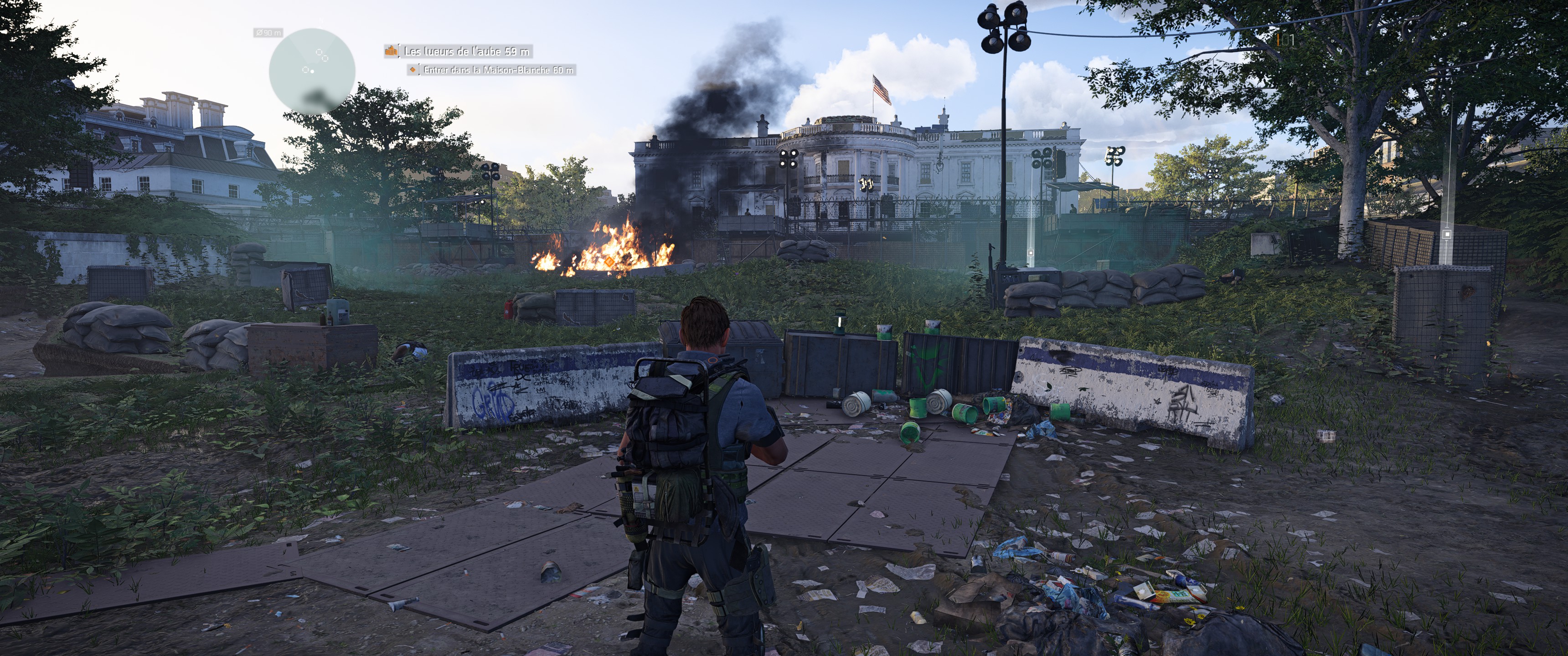Click the orange building mission icon
This screenshot has height=656, width=1568.
391,51
